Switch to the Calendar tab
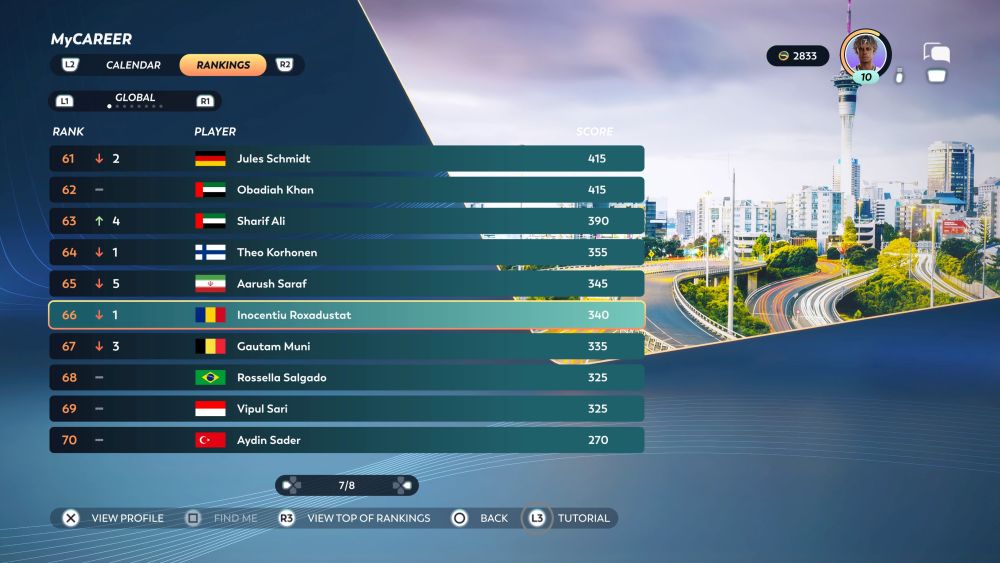 pyautogui.click(x=133, y=65)
